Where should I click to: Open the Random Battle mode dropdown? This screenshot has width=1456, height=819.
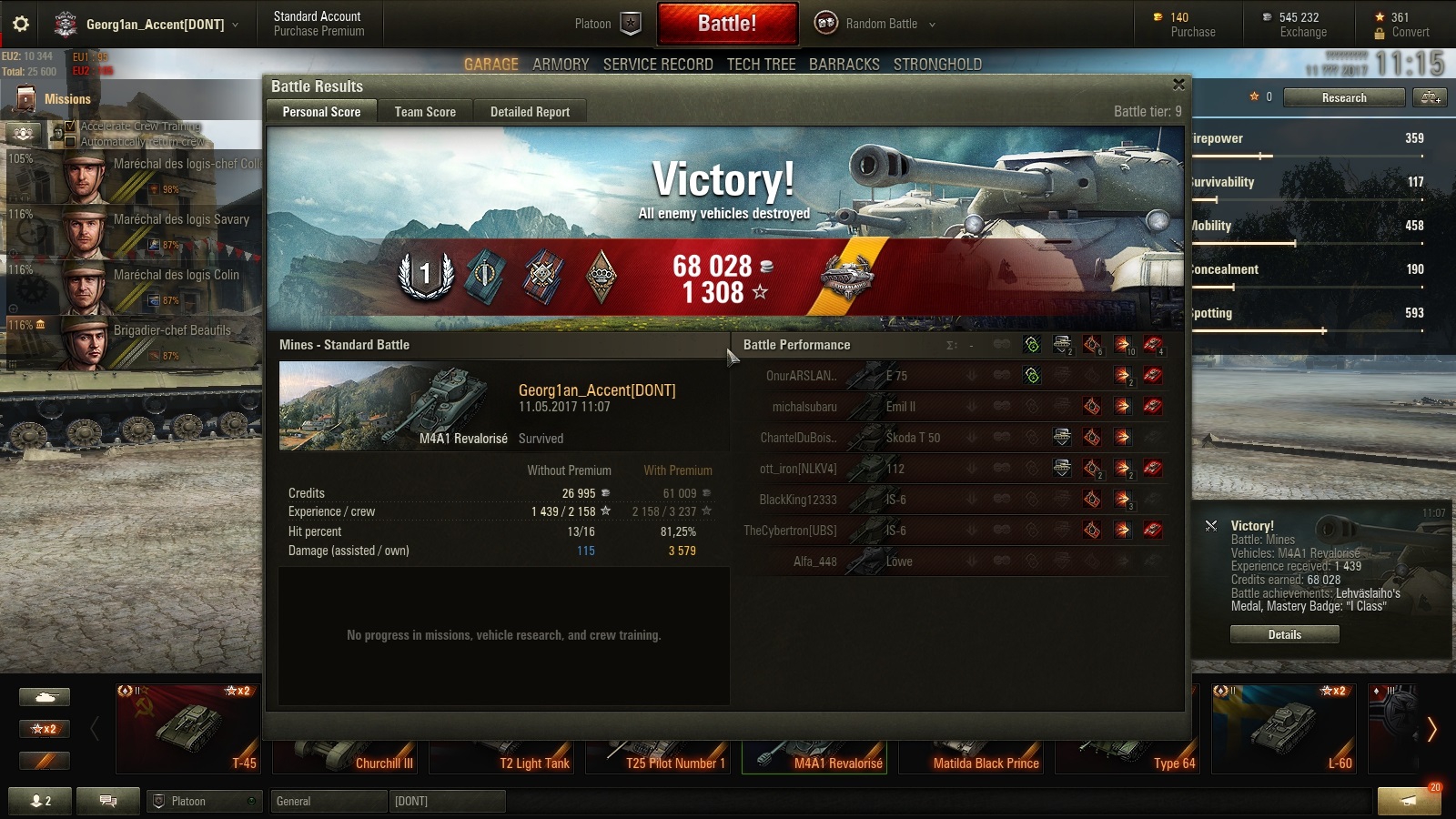pos(875,24)
